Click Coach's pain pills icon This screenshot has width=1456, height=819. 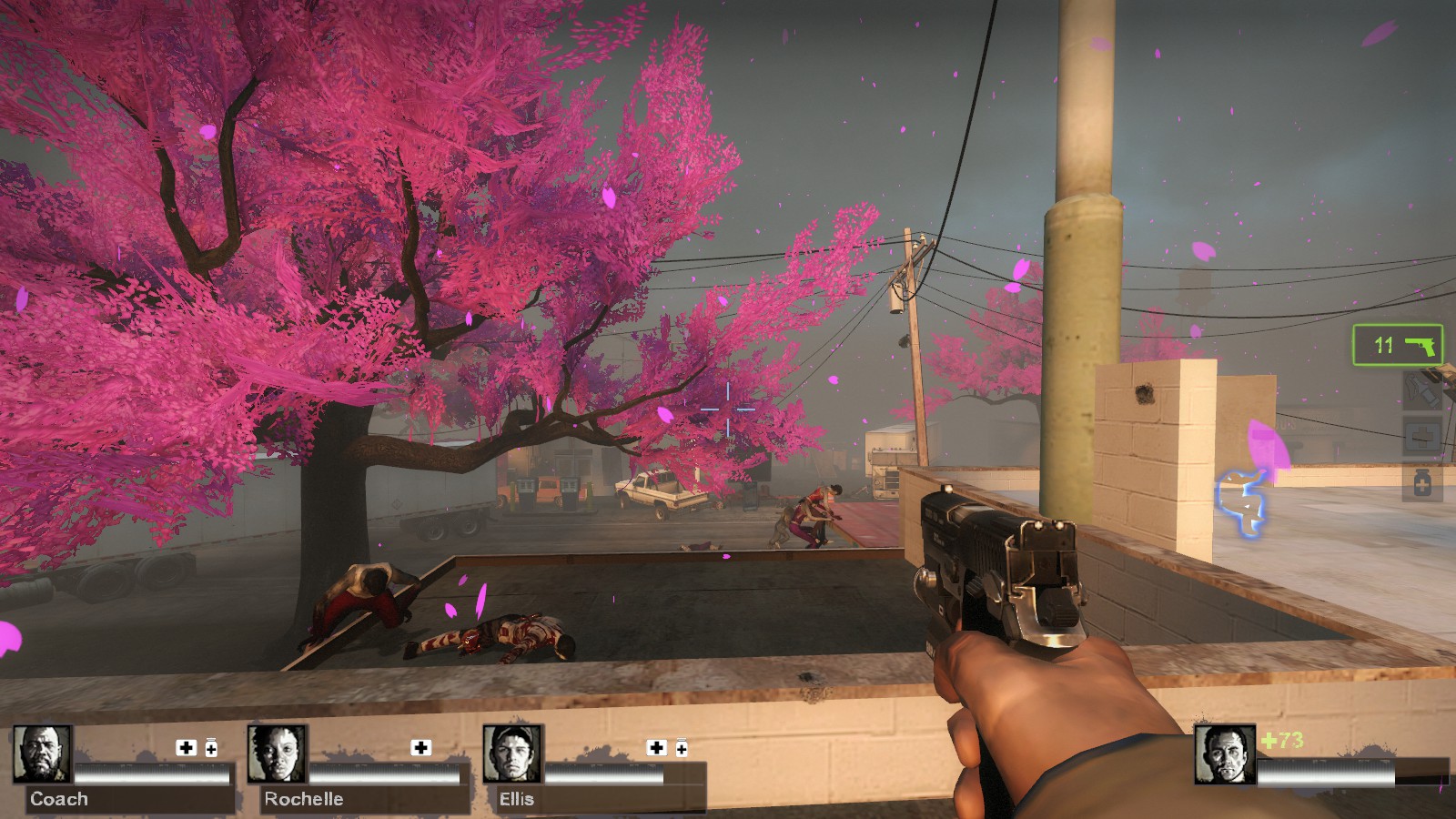click(x=211, y=747)
